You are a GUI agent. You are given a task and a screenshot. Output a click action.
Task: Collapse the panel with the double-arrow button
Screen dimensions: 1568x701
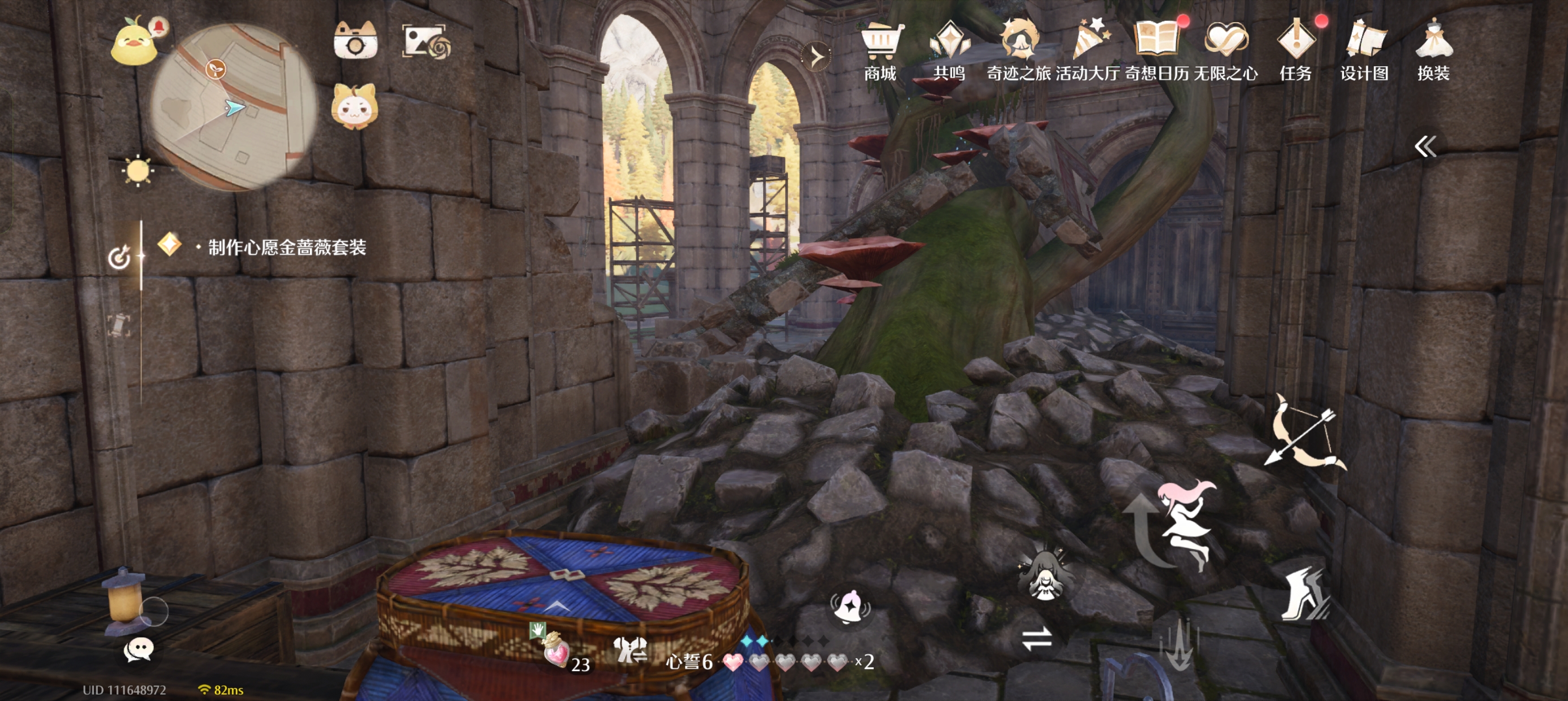(x=1425, y=146)
